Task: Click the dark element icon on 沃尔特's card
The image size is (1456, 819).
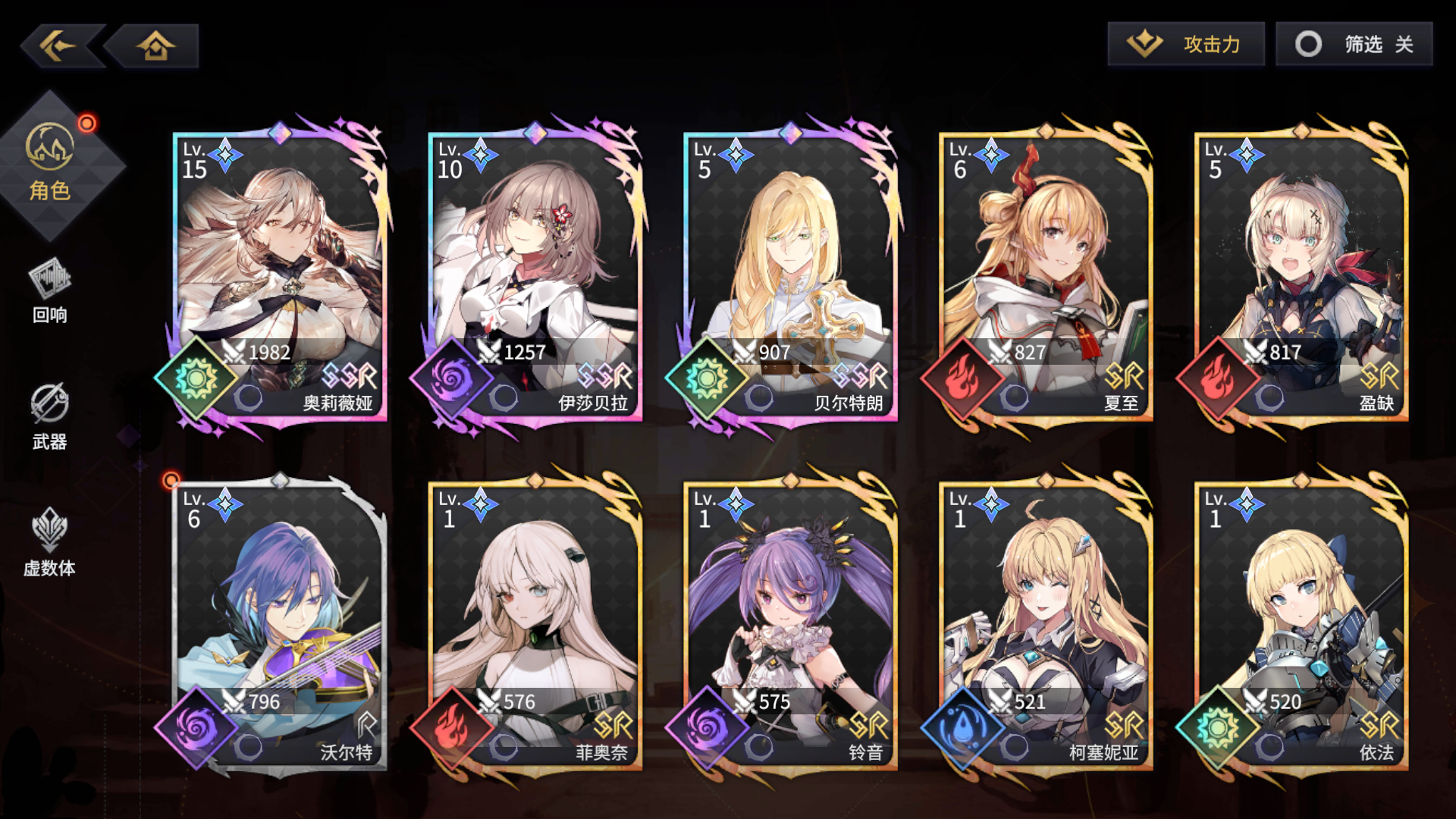Action: 196,728
